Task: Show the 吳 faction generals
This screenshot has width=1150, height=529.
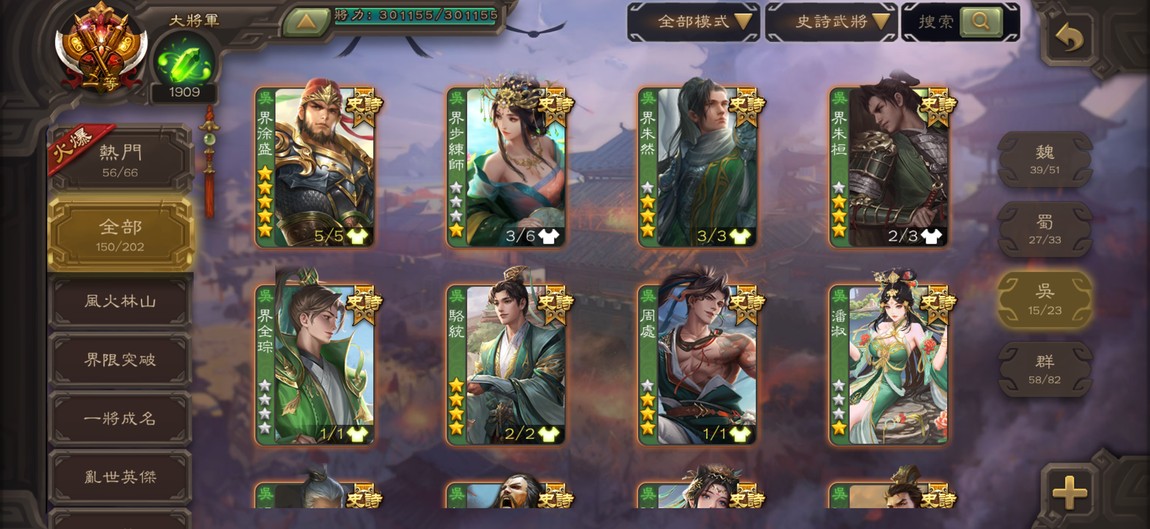Action: point(1045,299)
